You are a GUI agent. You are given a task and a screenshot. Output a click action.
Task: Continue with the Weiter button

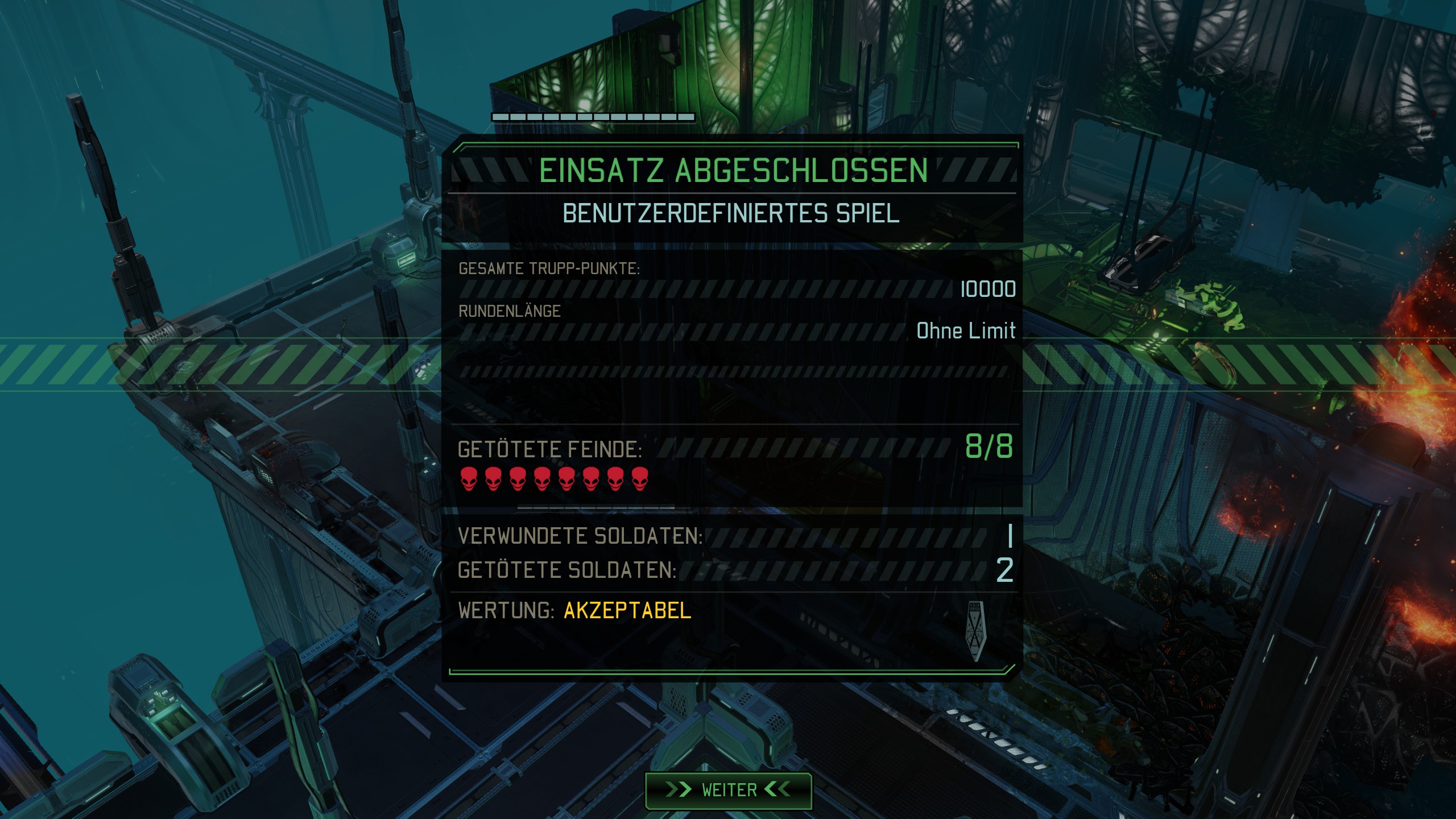click(x=729, y=790)
